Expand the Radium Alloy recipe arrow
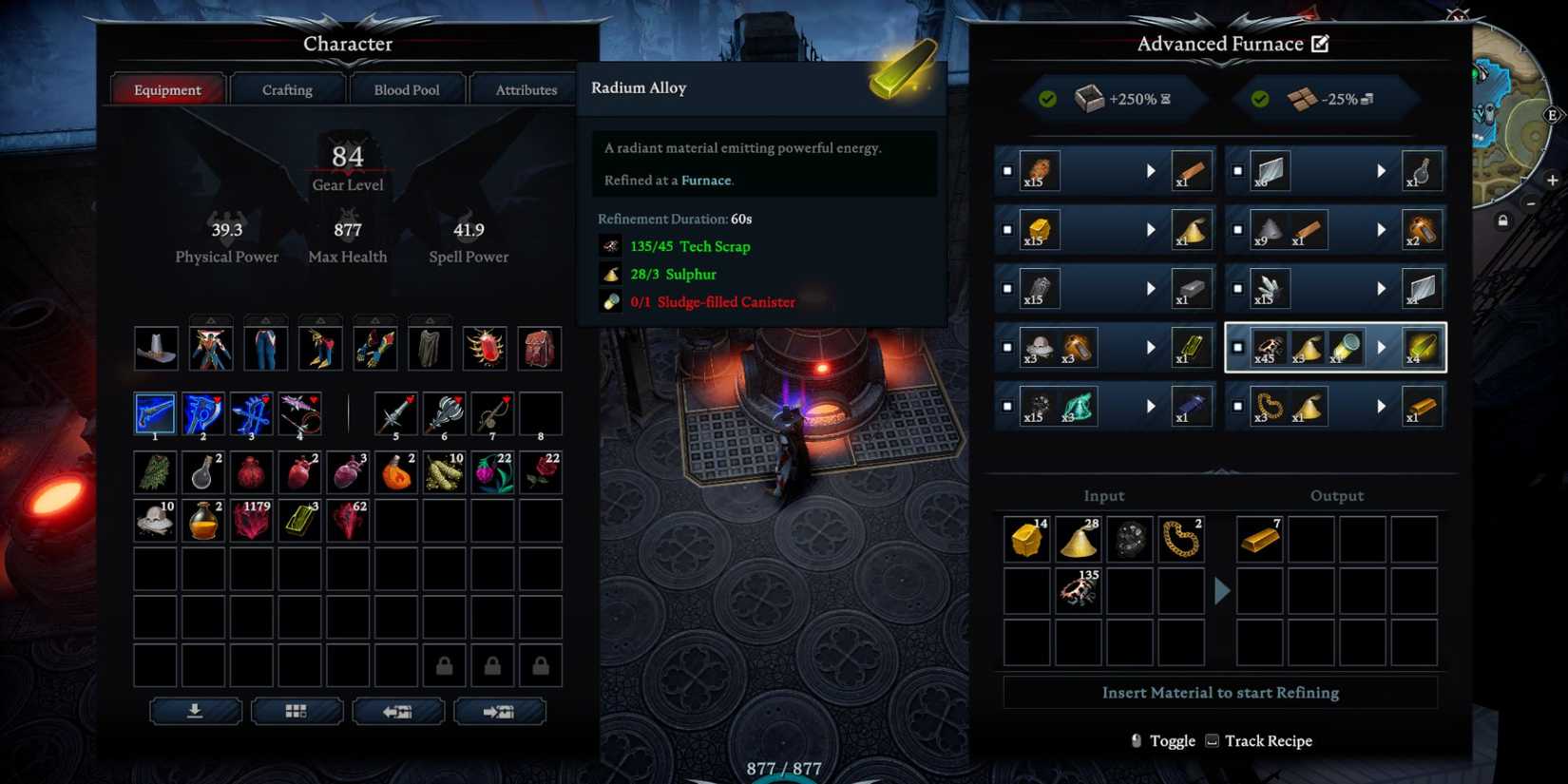Viewport: 1568px width, 784px height. click(x=1382, y=347)
